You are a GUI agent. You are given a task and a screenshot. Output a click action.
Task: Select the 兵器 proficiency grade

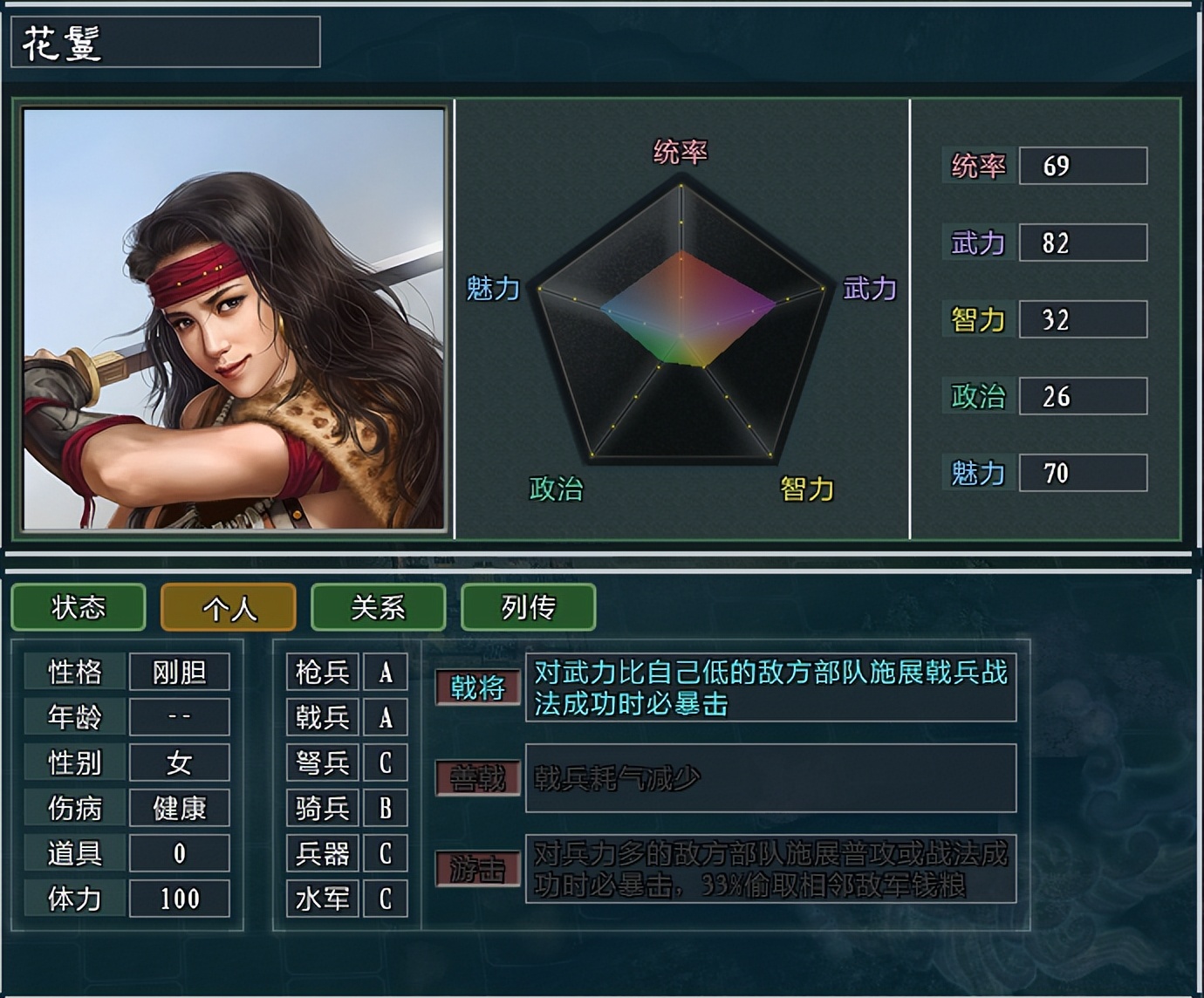coord(385,854)
